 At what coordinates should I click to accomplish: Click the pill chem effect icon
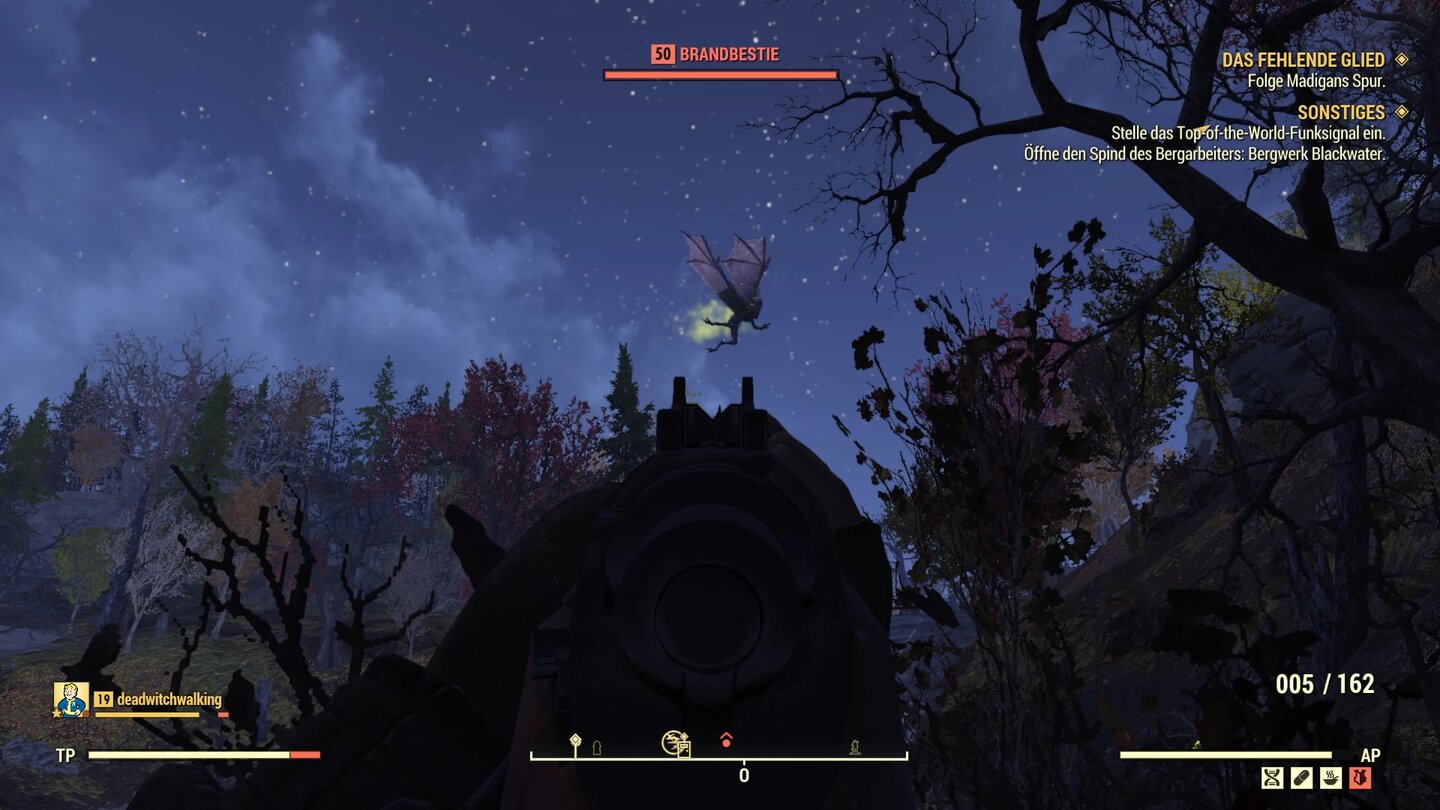[1302, 778]
